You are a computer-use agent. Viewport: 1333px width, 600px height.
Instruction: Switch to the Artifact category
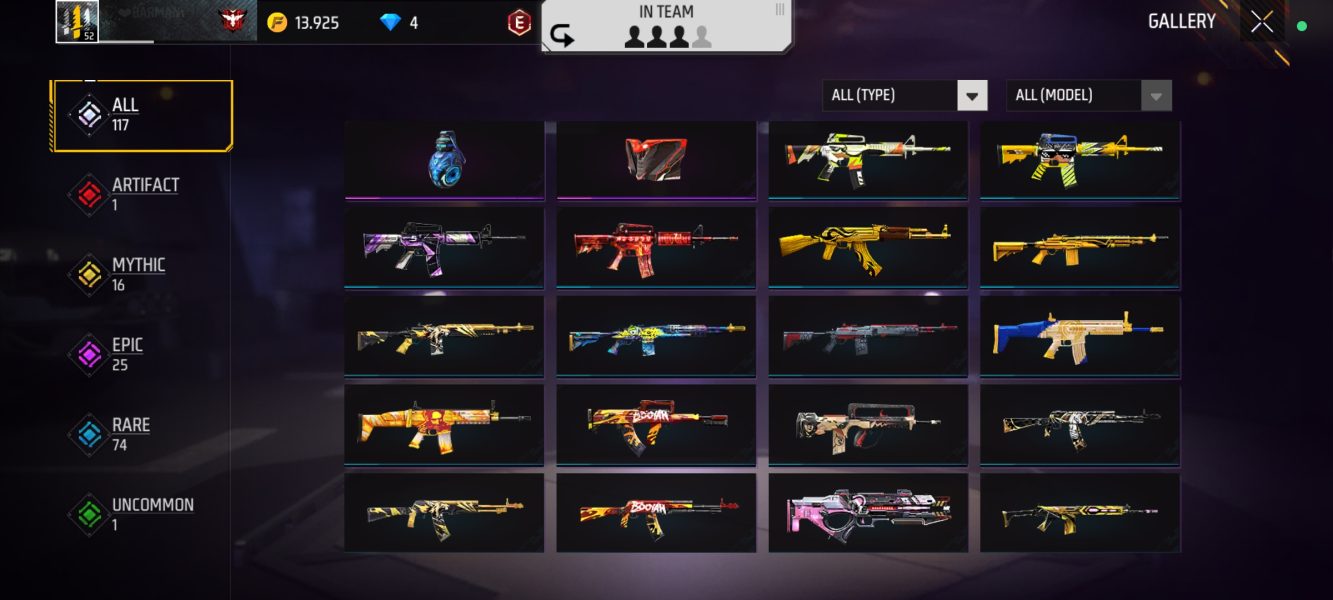pos(143,194)
